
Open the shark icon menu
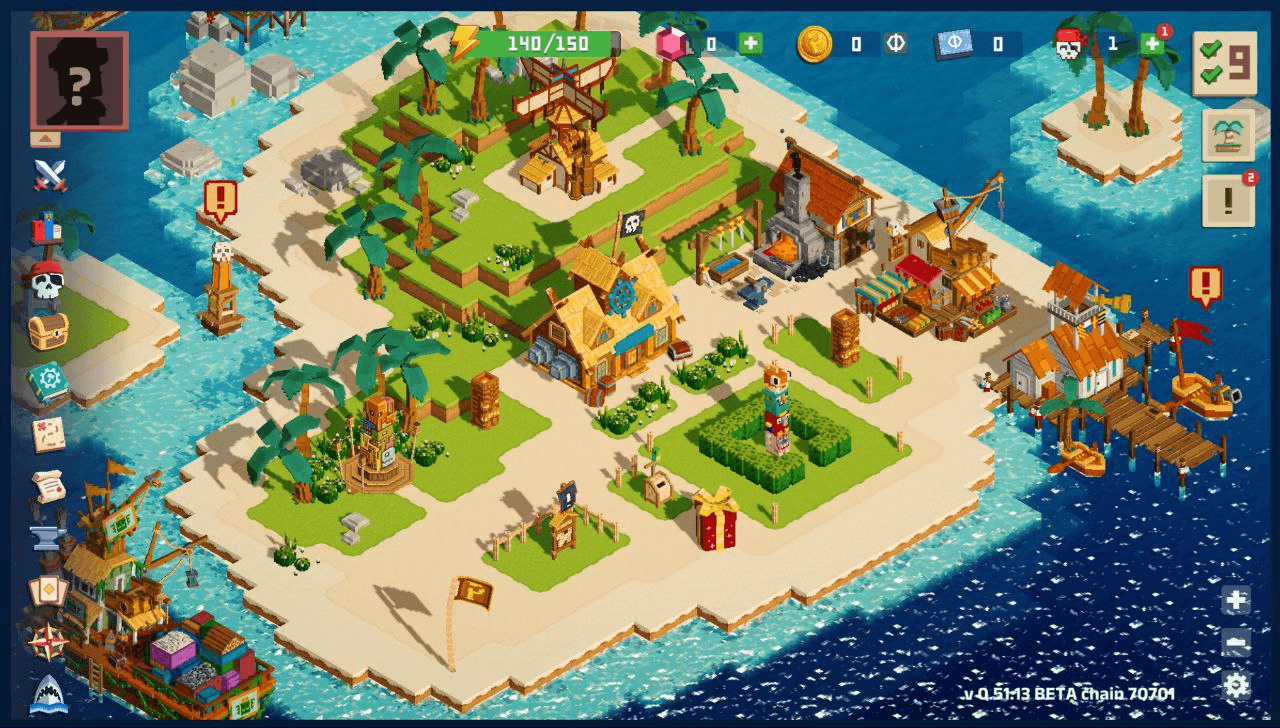coord(48,693)
